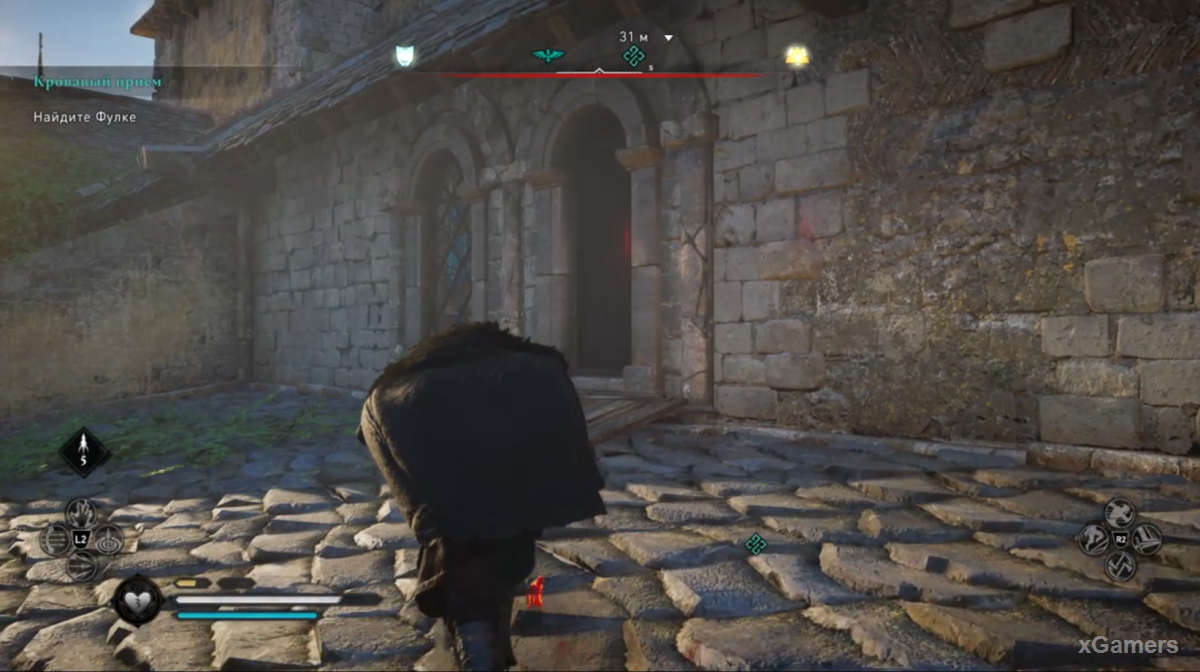The width and height of the screenshot is (1200, 672).
Task: Activate the single-arrow ranged ability at wheel bottom
Action: [82, 567]
